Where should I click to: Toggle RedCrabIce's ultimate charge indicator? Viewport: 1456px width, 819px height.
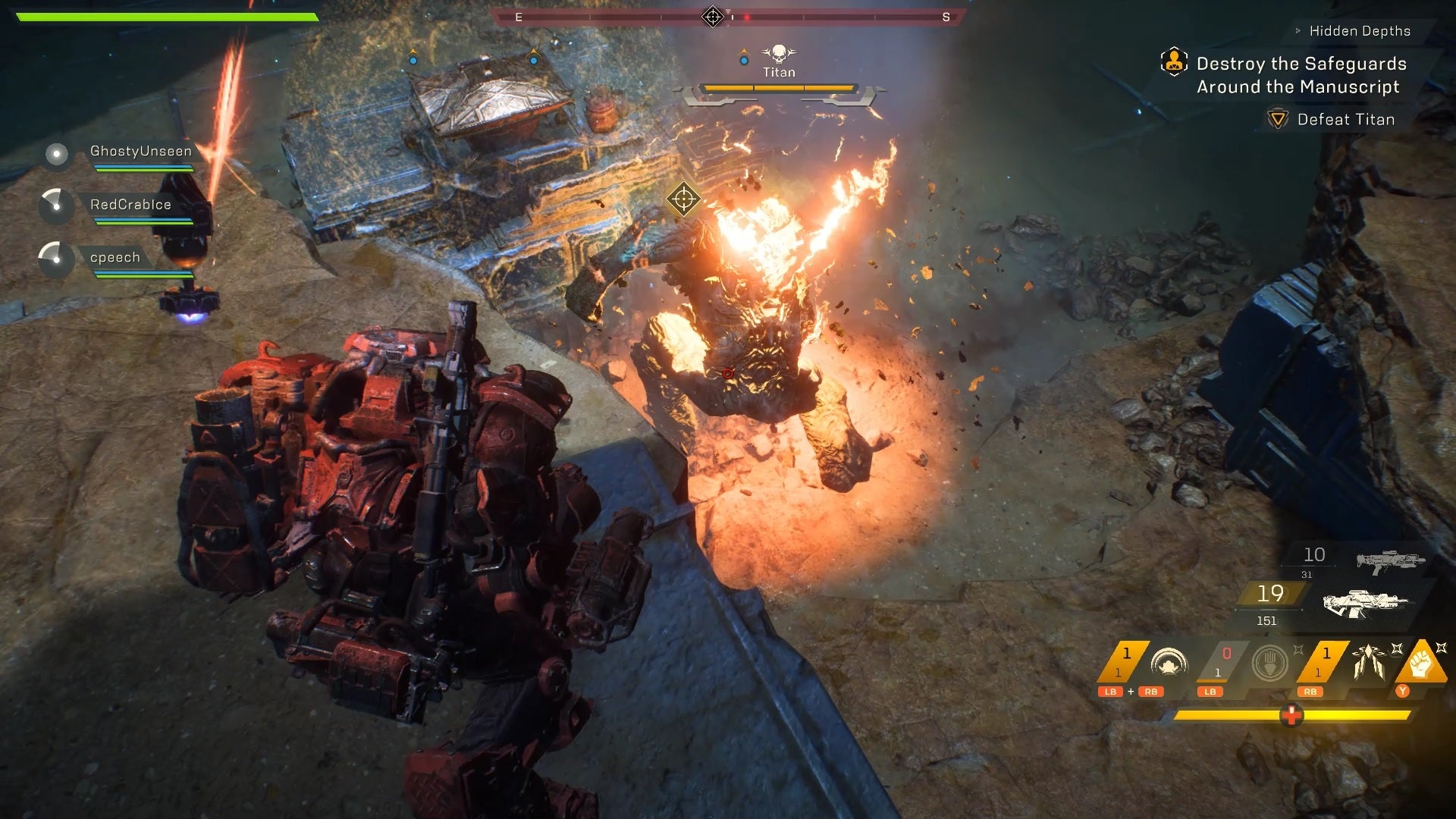[55, 207]
